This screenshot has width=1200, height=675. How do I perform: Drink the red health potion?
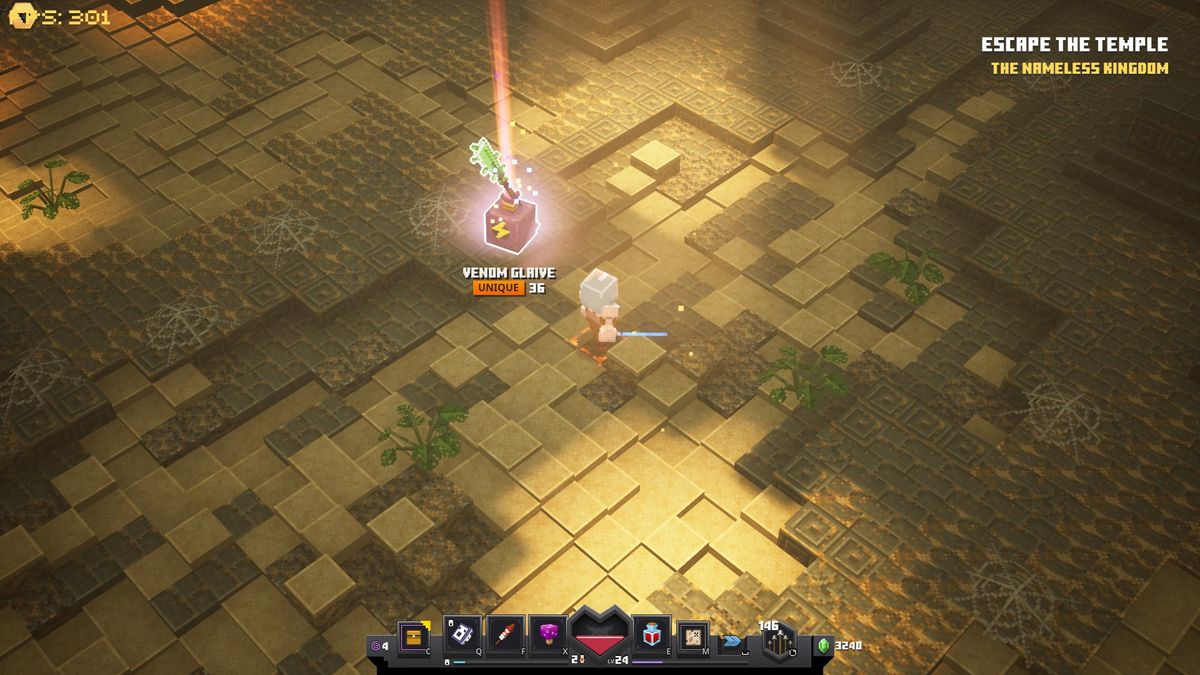tap(651, 634)
